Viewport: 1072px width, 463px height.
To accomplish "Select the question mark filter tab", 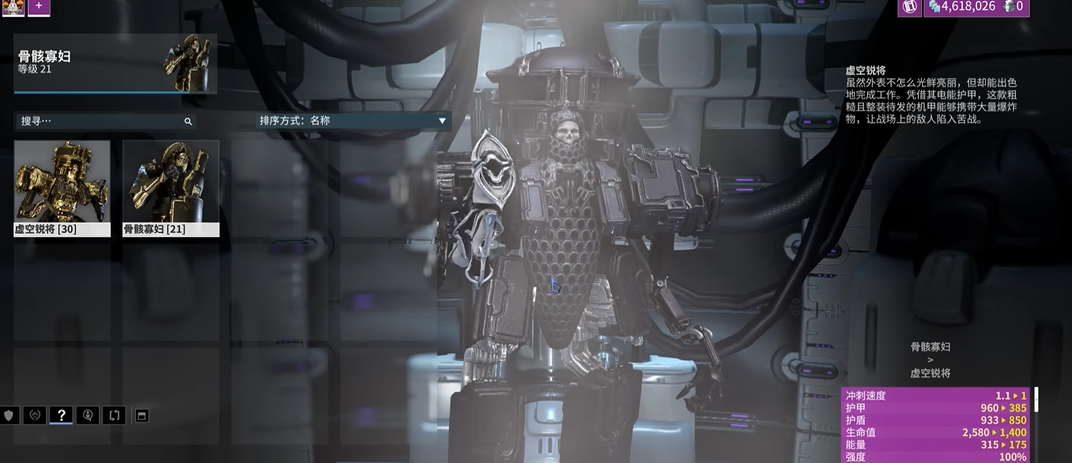I will click(x=61, y=415).
